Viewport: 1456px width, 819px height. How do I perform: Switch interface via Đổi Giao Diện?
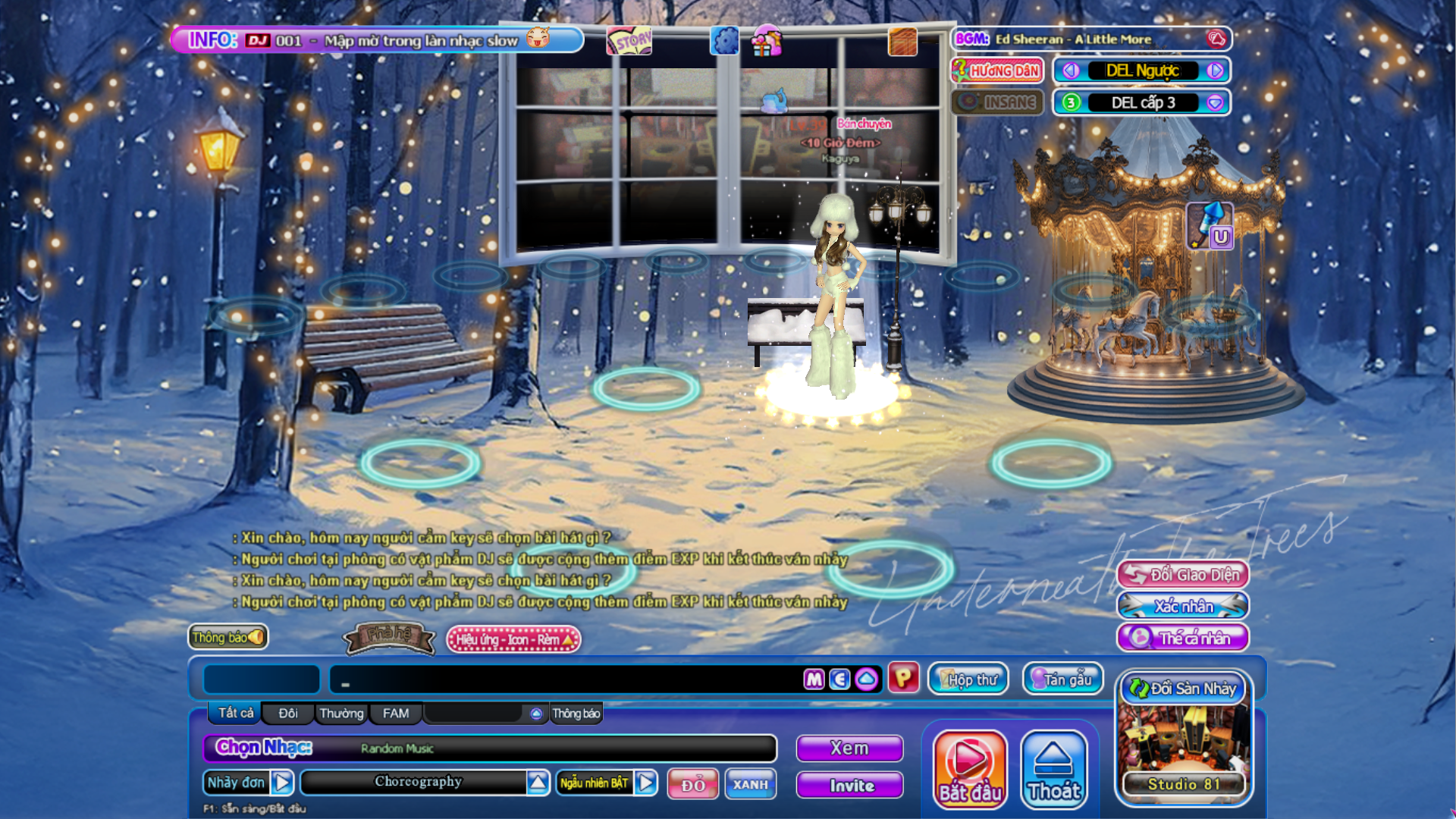point(1183,575)
